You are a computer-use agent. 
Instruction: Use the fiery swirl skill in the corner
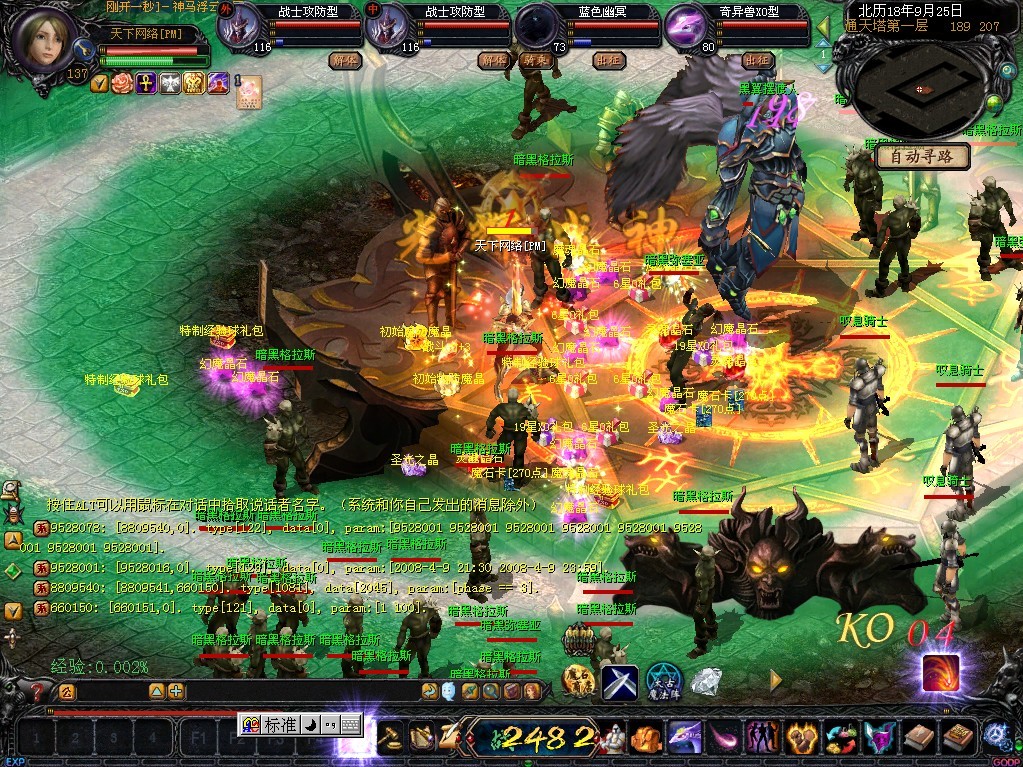[x=940, y=672]
